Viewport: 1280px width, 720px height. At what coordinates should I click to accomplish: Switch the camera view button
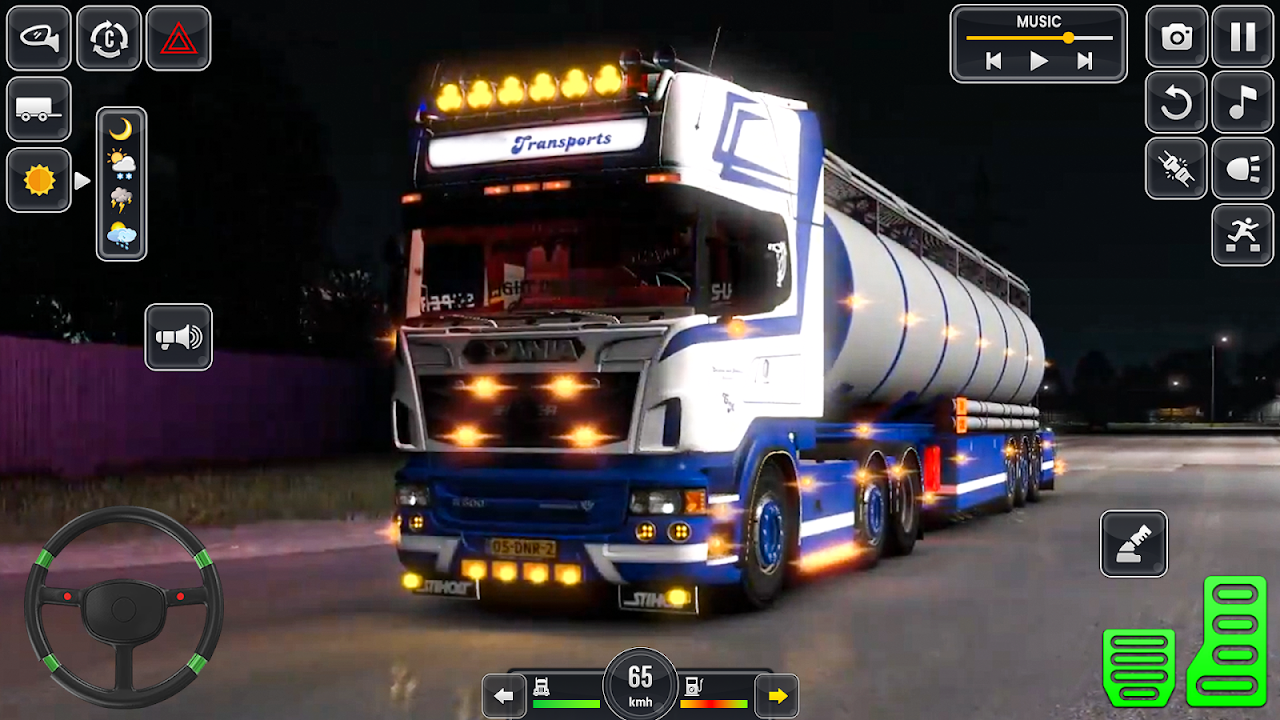pos(39,38)
